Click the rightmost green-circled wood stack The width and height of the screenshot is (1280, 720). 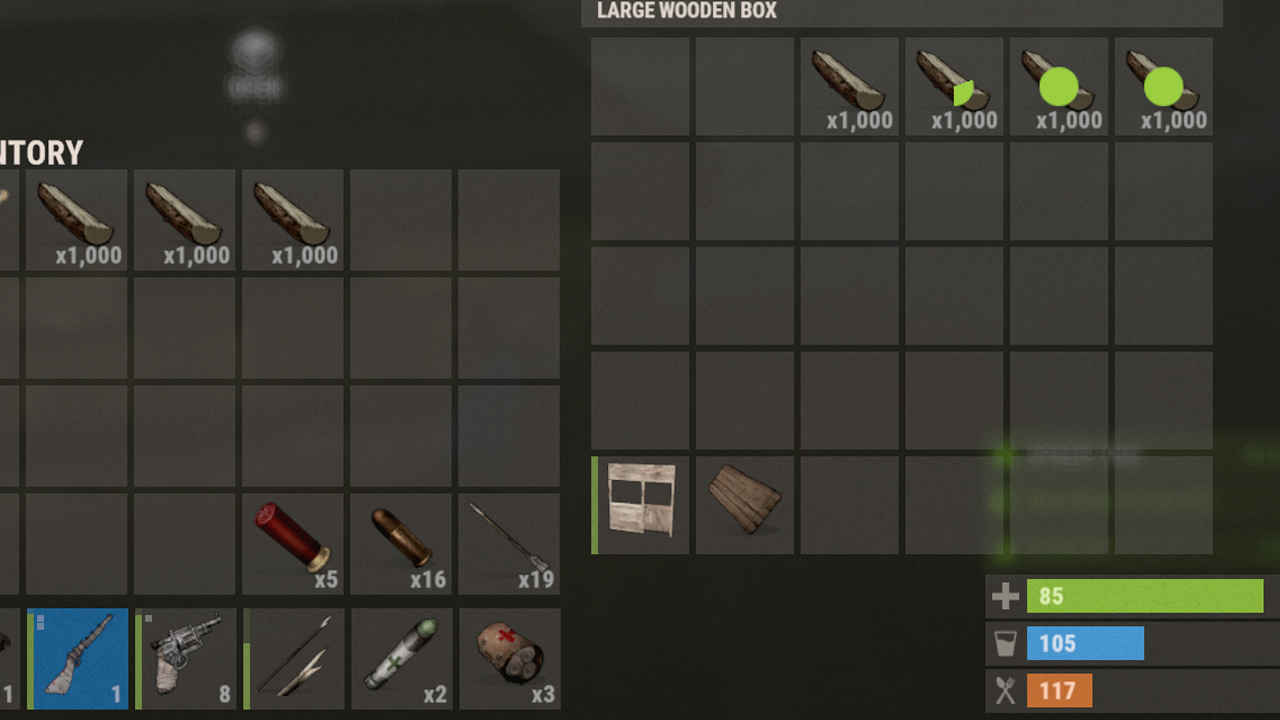tap(1163, 86)
